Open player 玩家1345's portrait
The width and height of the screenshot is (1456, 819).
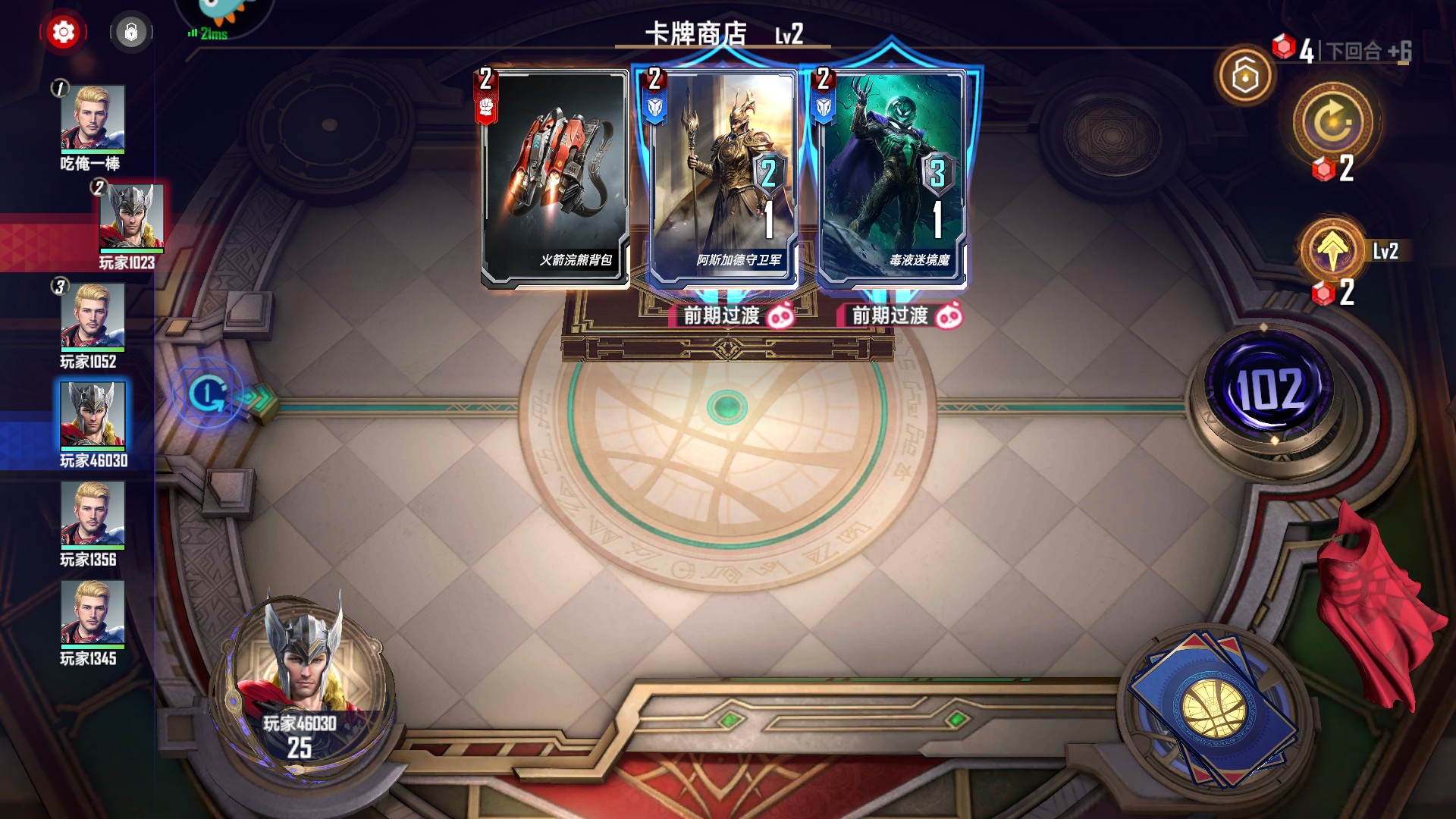pyautogui.click(x=93, y=613)
